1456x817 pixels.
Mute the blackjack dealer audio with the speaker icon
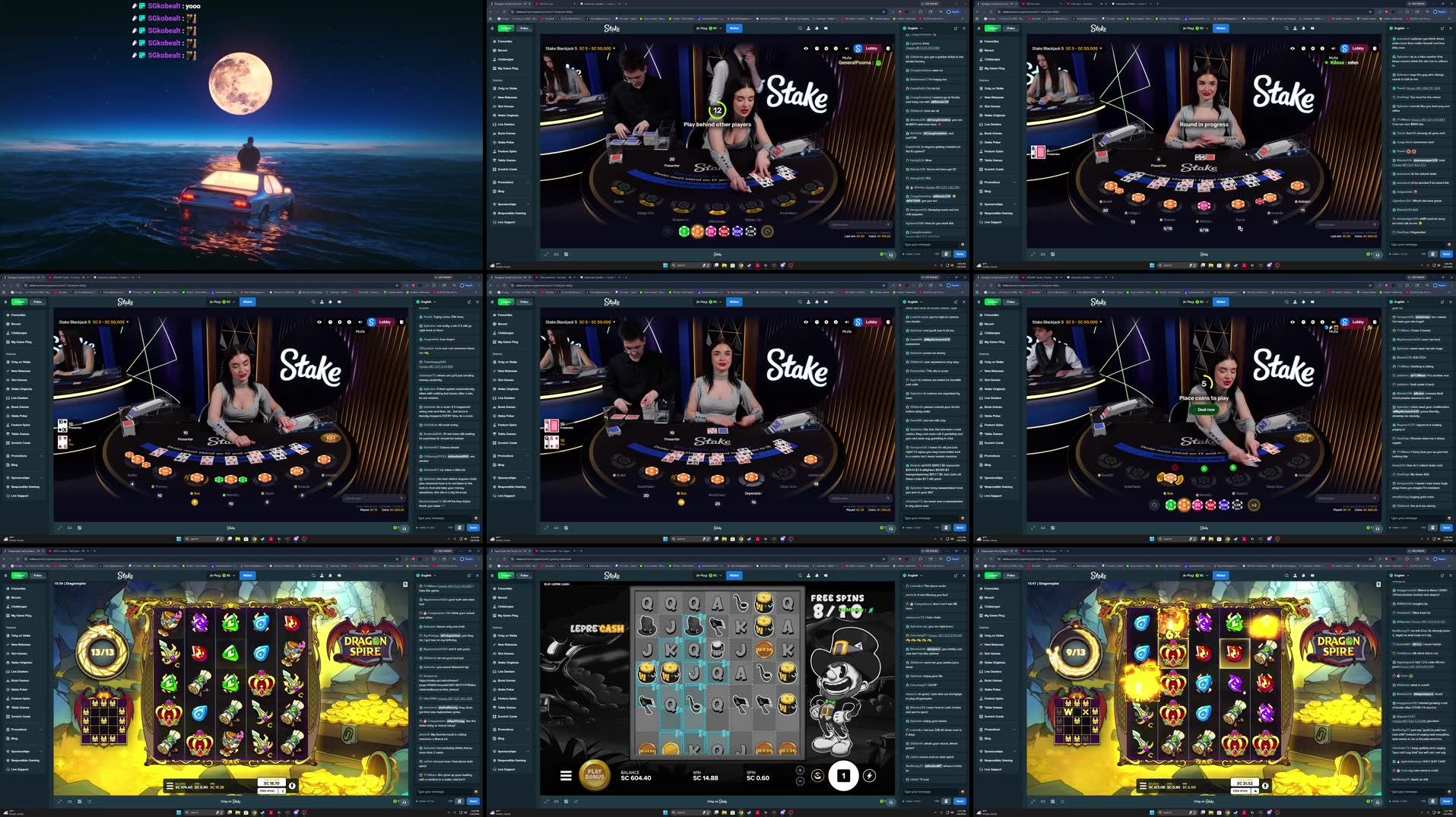[847, 48]
